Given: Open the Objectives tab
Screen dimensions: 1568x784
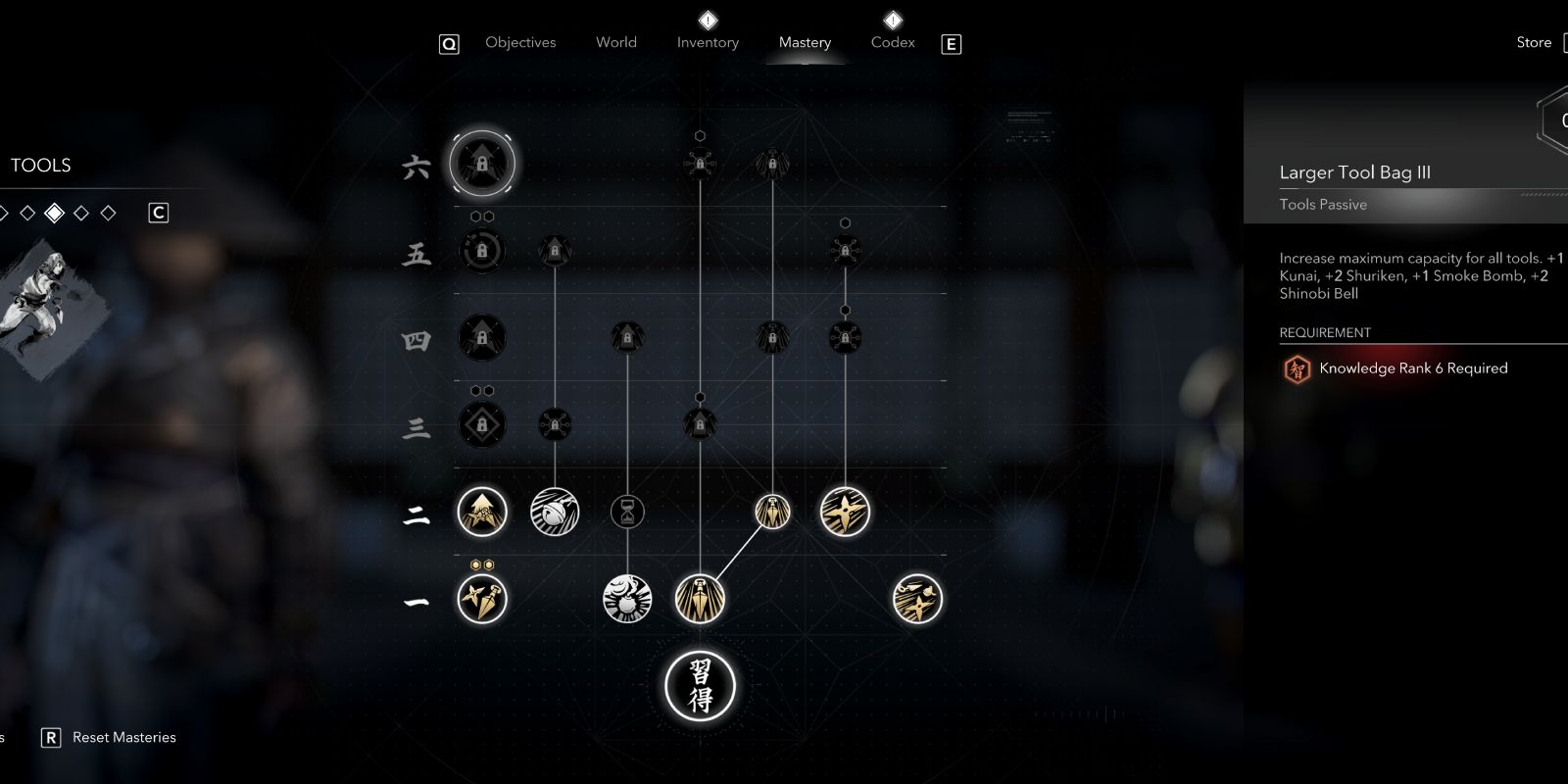Looking at the screenshot, I should pos(520,43).
